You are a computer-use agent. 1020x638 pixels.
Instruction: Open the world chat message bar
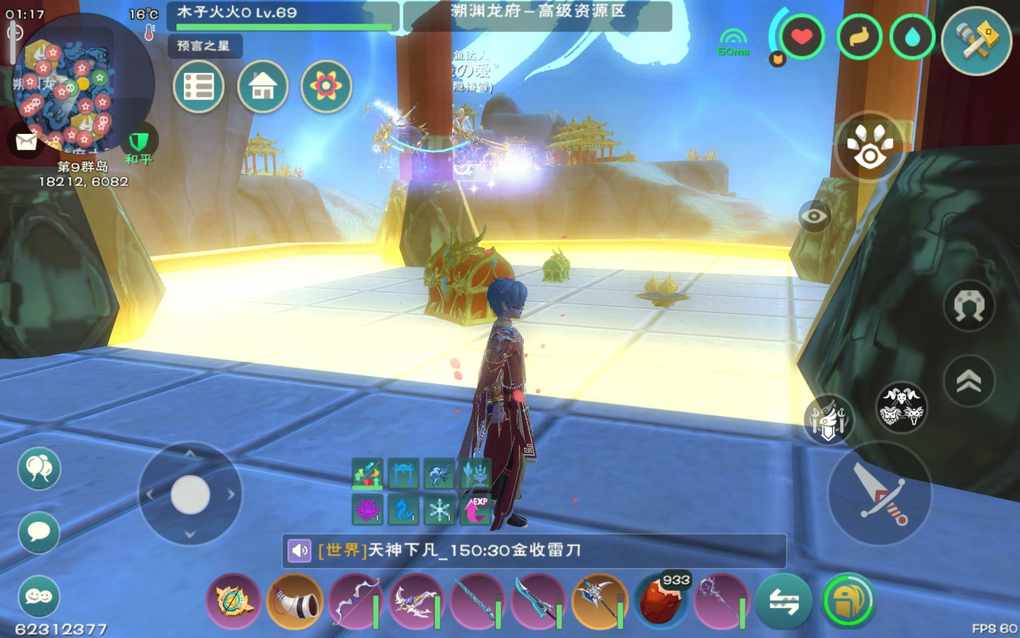[534, 551]
